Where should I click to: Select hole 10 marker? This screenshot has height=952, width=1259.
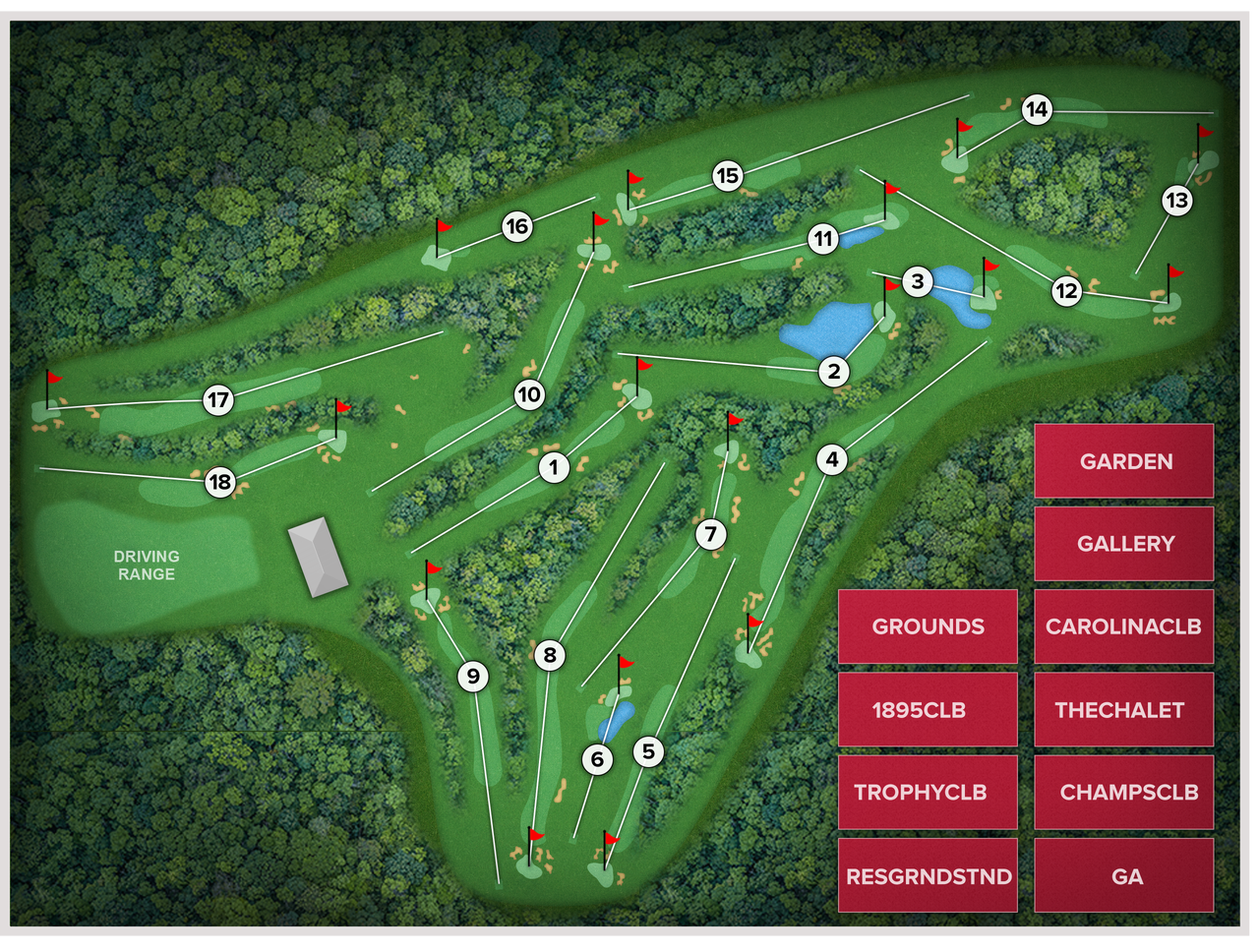point(529,395)
